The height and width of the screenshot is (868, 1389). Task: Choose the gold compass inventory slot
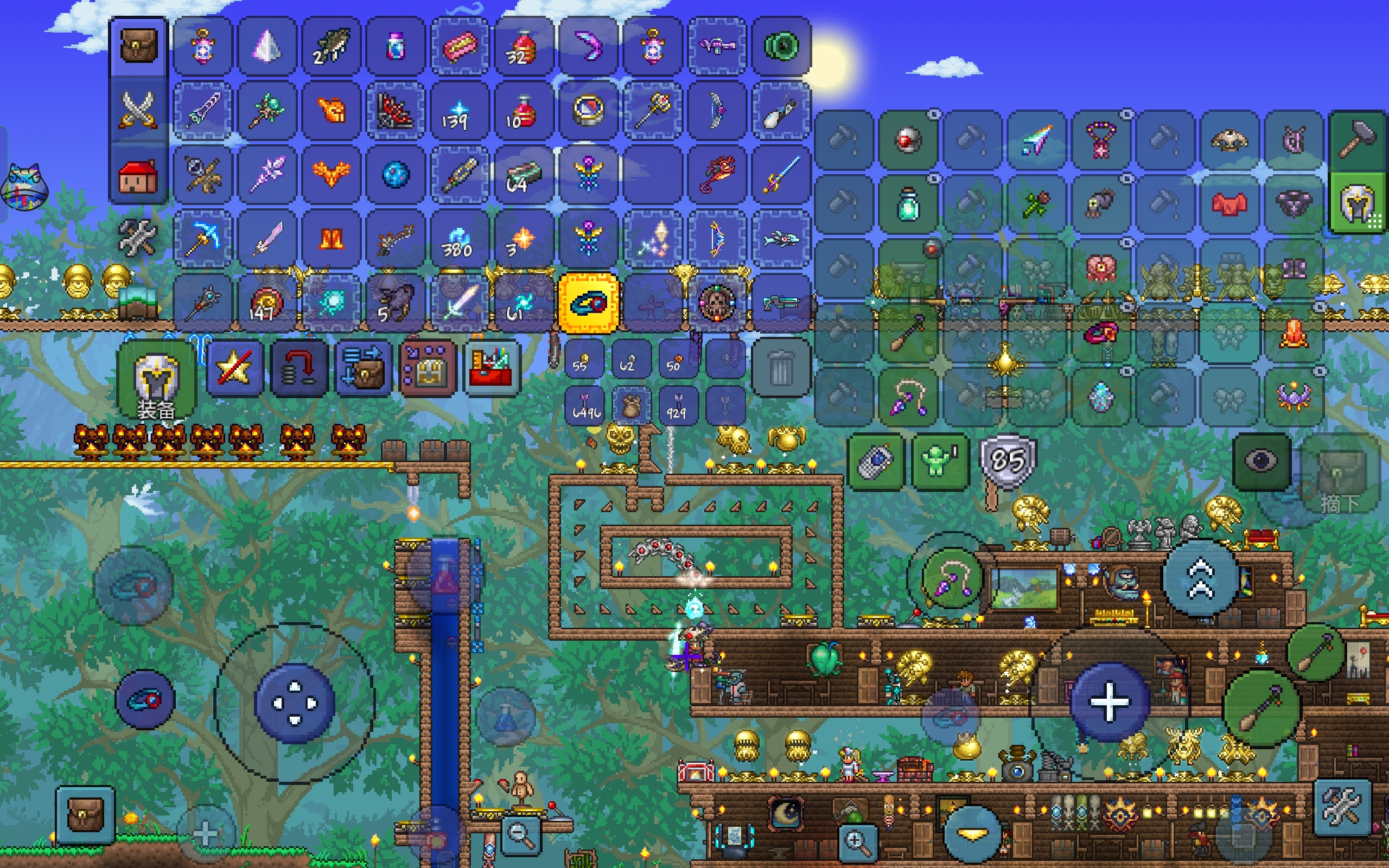(x=588, y=110)
